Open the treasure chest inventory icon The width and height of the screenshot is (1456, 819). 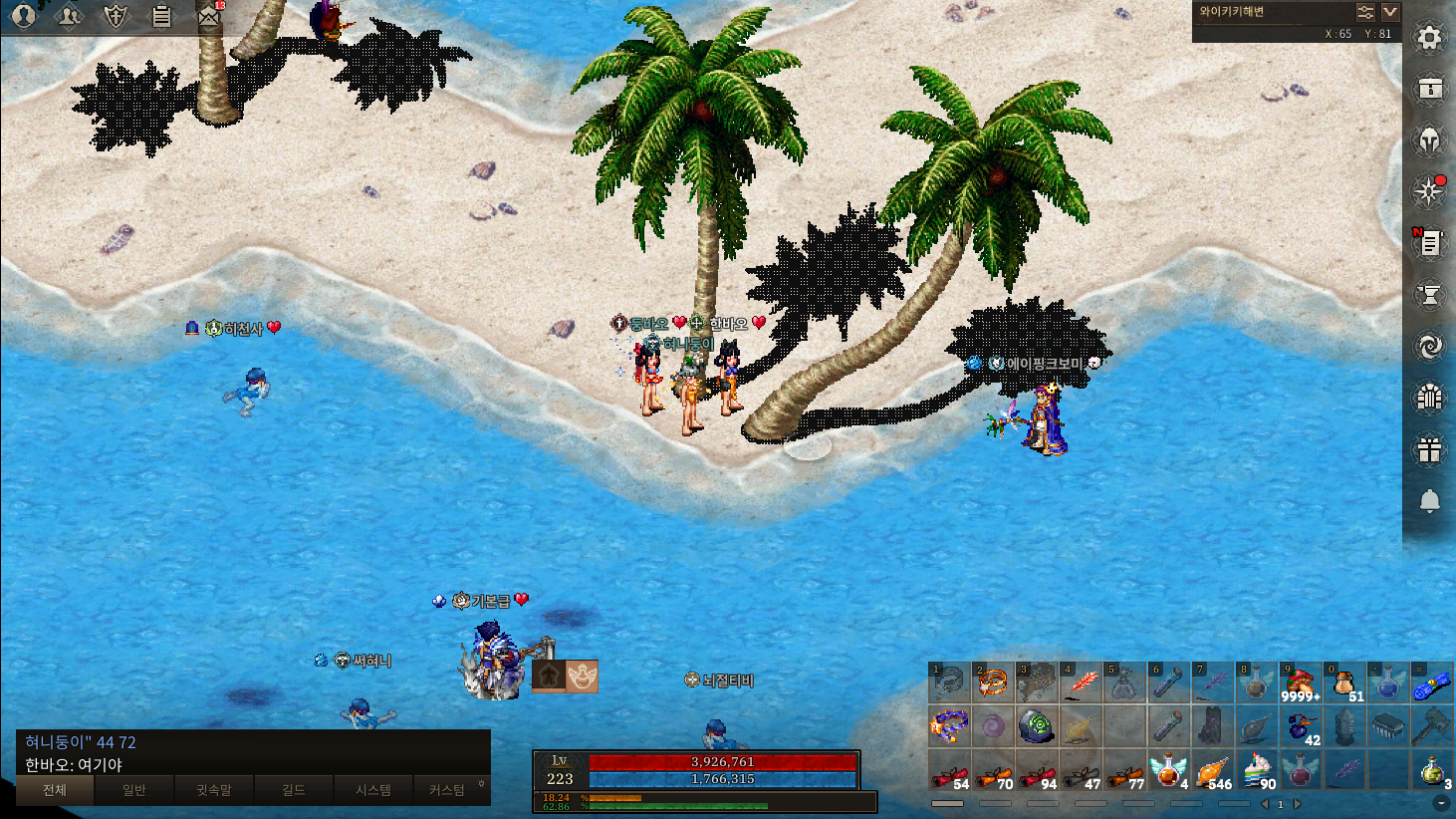click(x=1429, y=89)
